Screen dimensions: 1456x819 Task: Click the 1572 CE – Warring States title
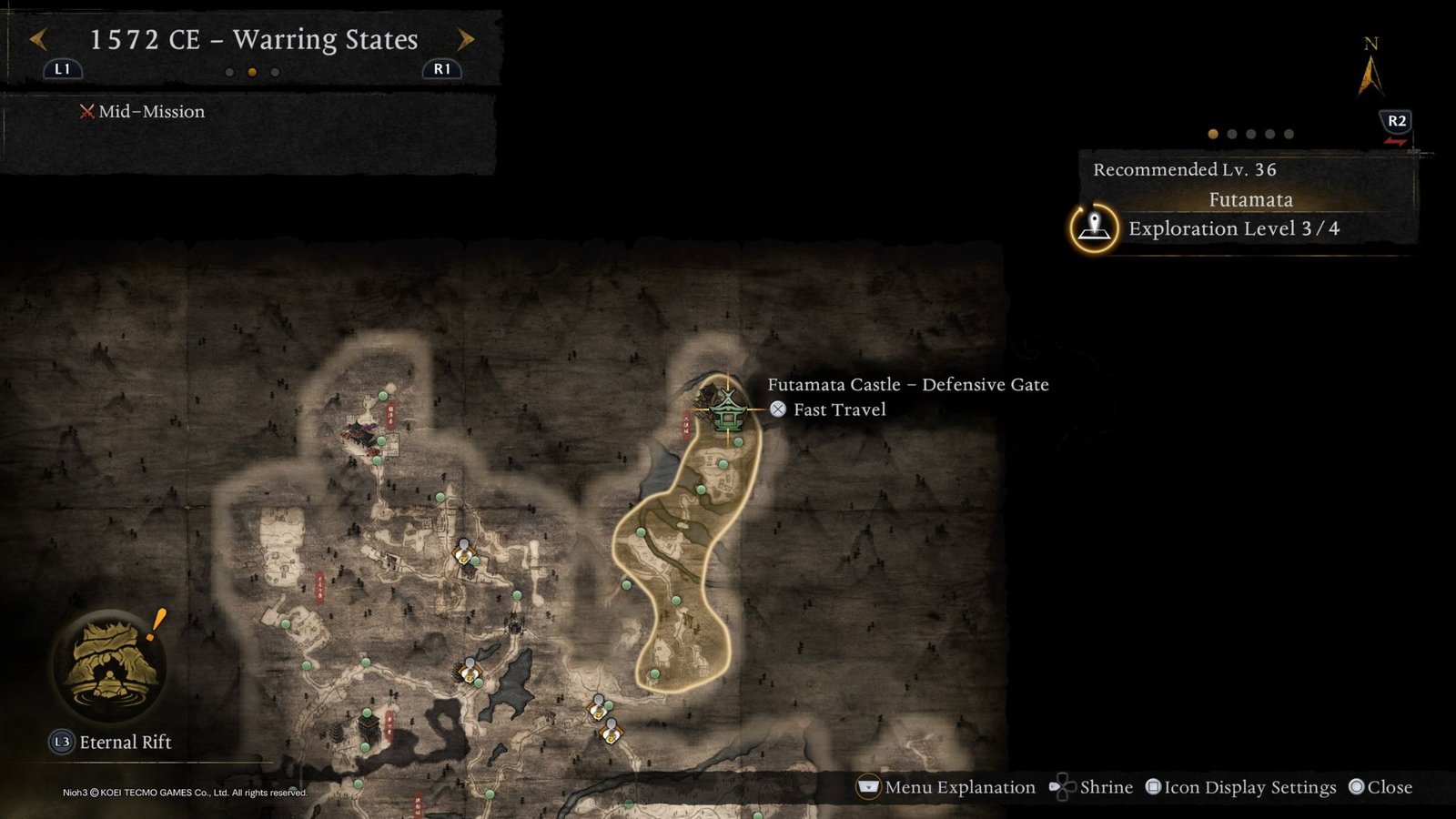pyautogui.click(x=253, y=39)
